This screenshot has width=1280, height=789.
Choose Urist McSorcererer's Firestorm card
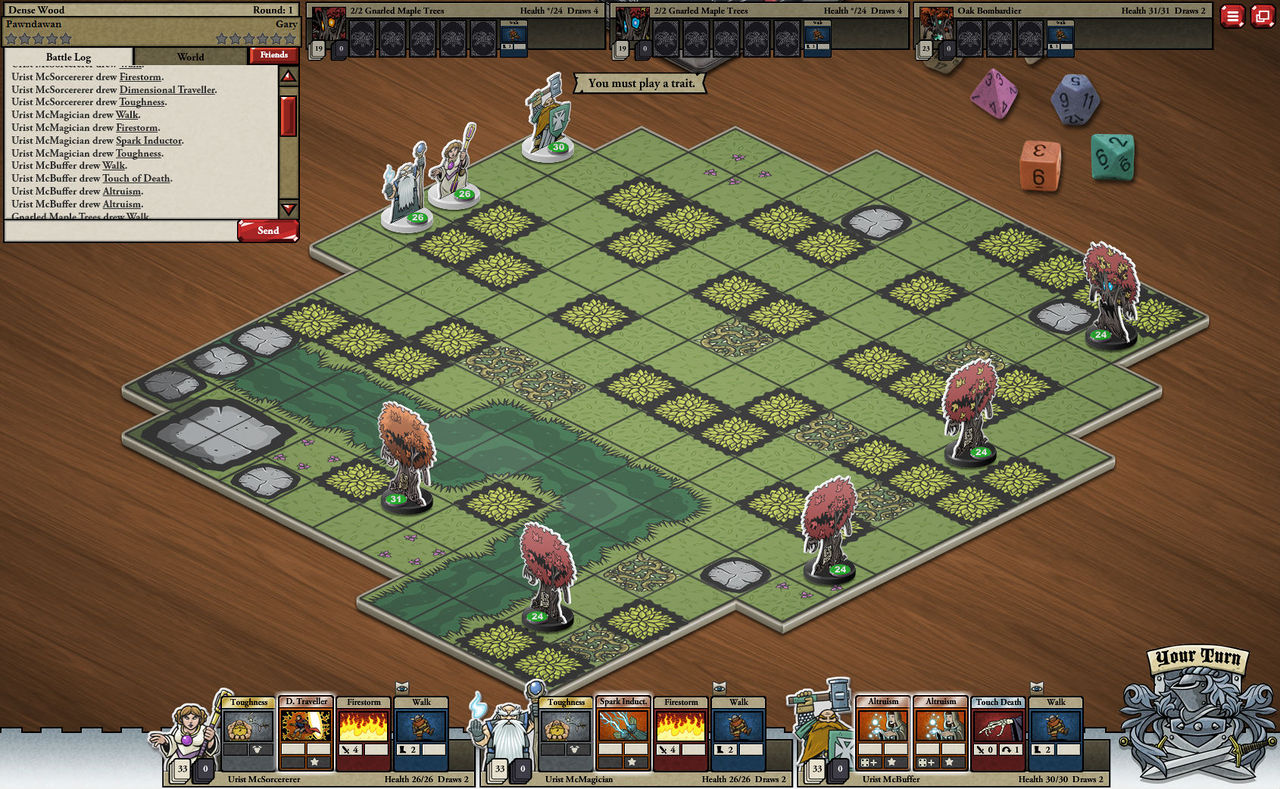[363, 734]
